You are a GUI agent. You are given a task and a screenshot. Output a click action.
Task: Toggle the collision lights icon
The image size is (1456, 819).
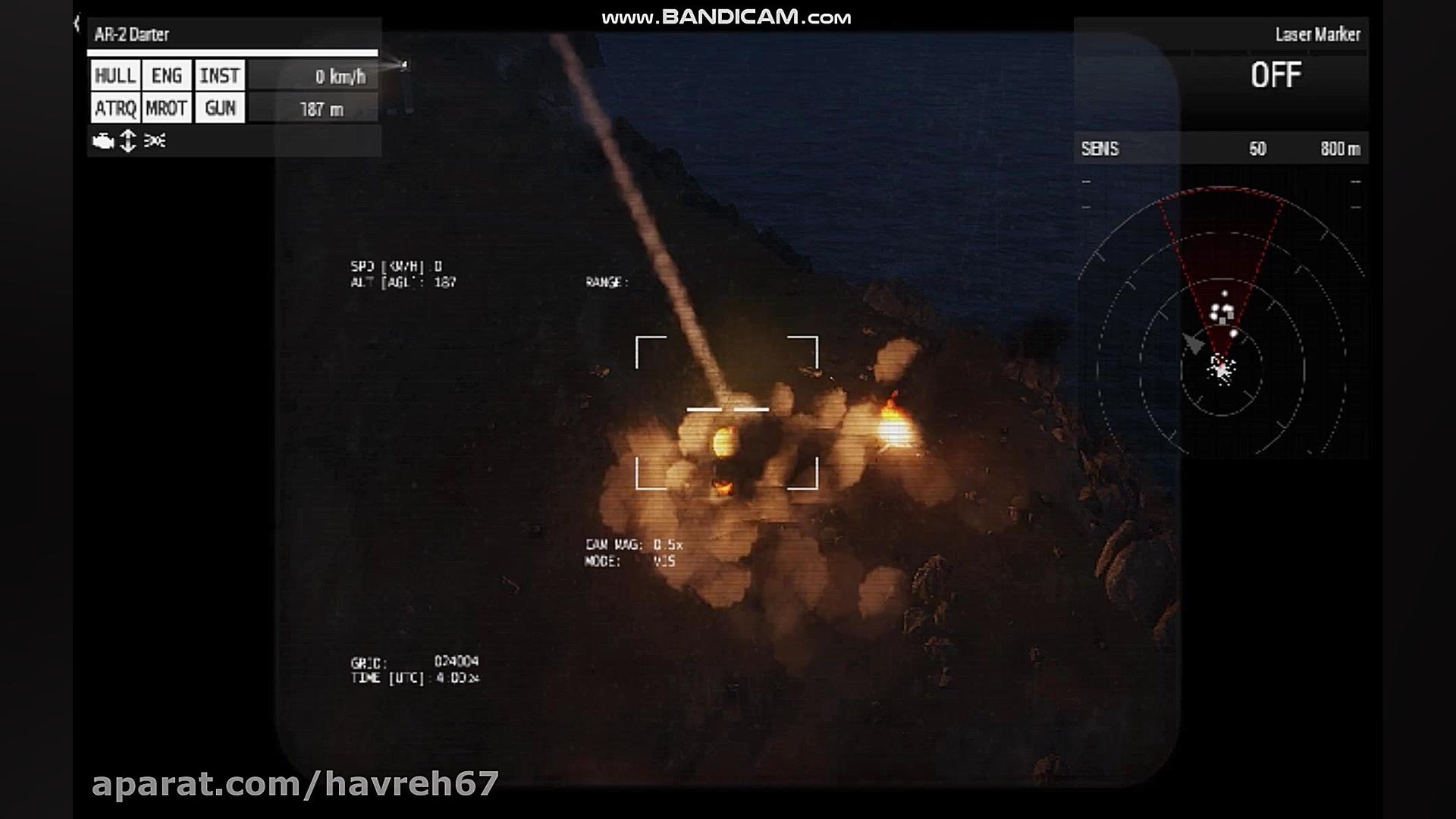click(x=155, y=141)
